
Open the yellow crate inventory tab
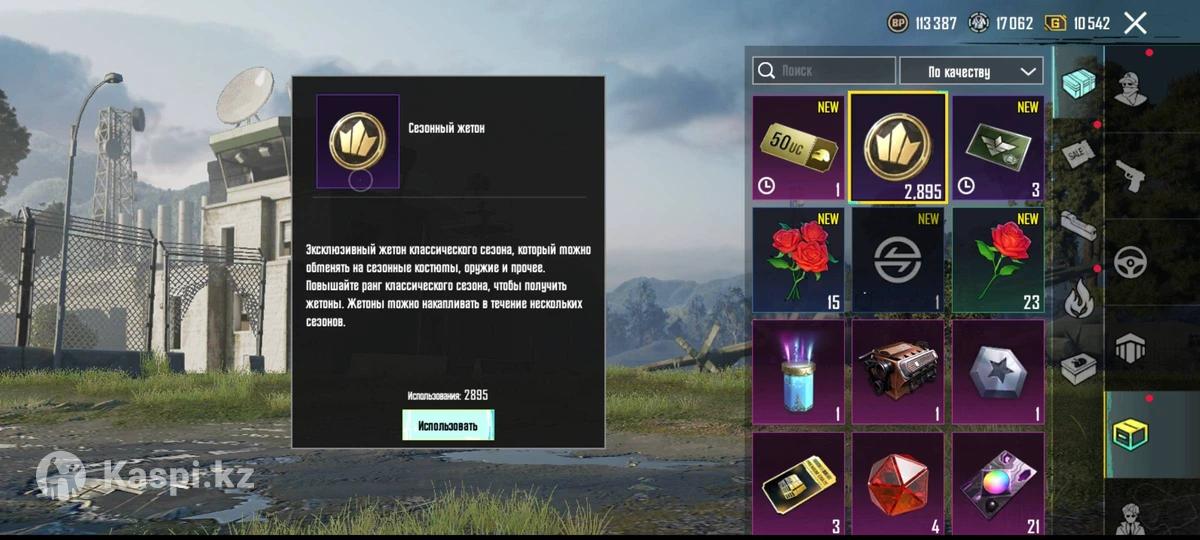click(x=1131, y=435)
